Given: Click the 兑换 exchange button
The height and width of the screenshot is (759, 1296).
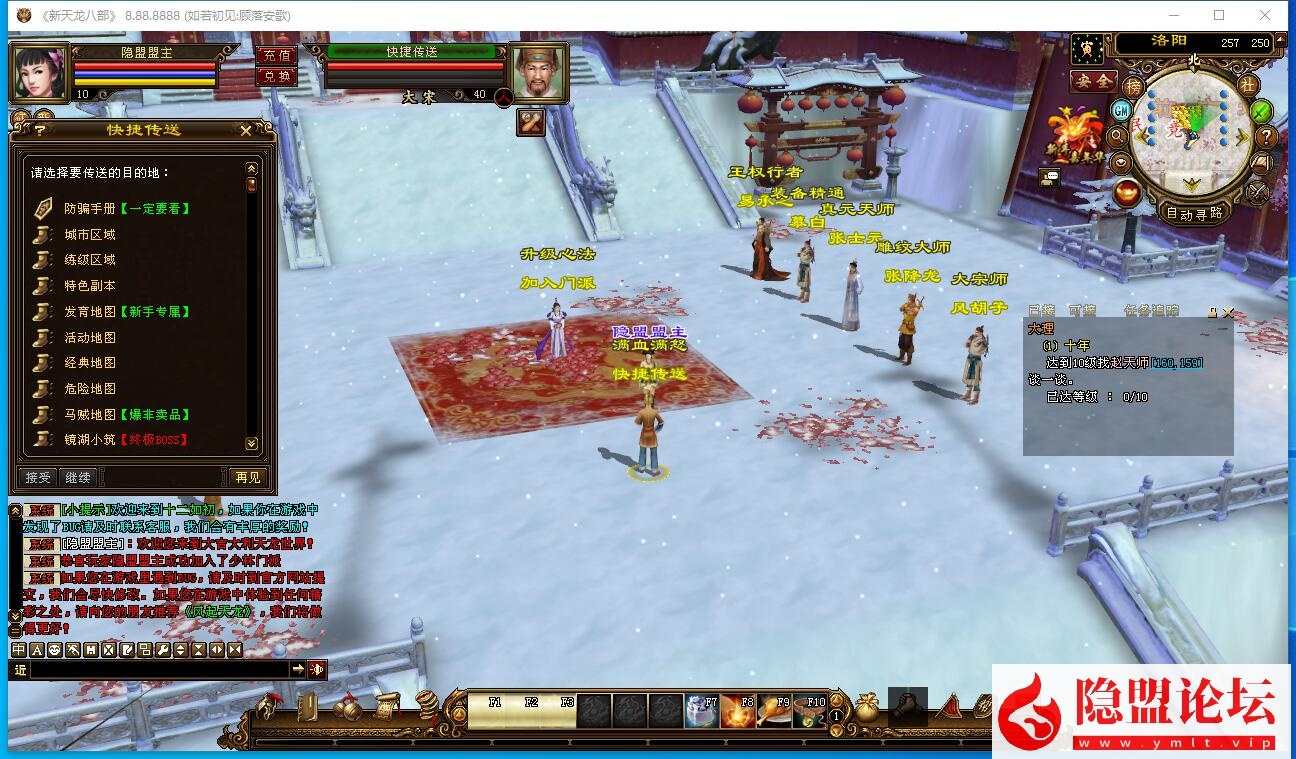Looking at the screenshot, I should (x=276, y=76).
